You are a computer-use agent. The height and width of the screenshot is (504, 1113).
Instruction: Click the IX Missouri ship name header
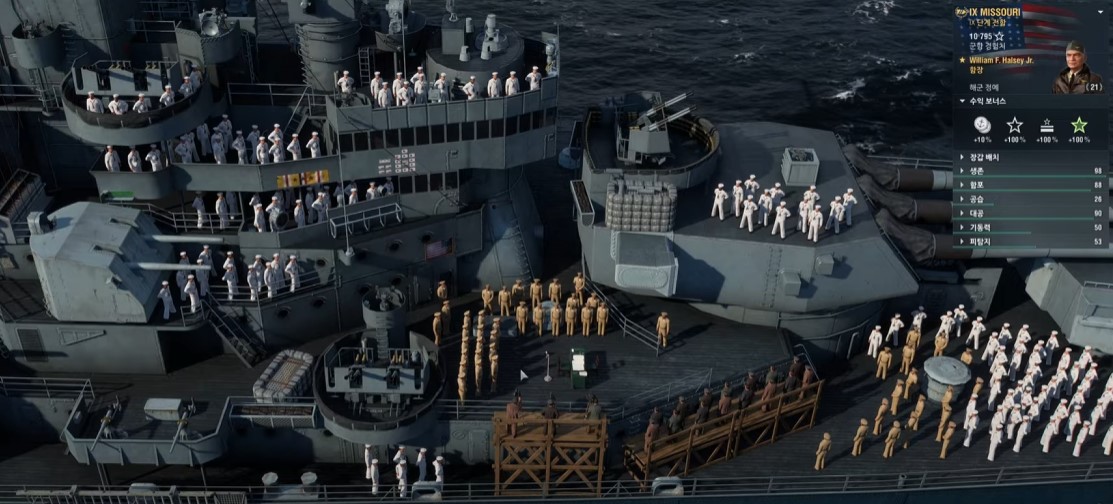[1000, 13]
